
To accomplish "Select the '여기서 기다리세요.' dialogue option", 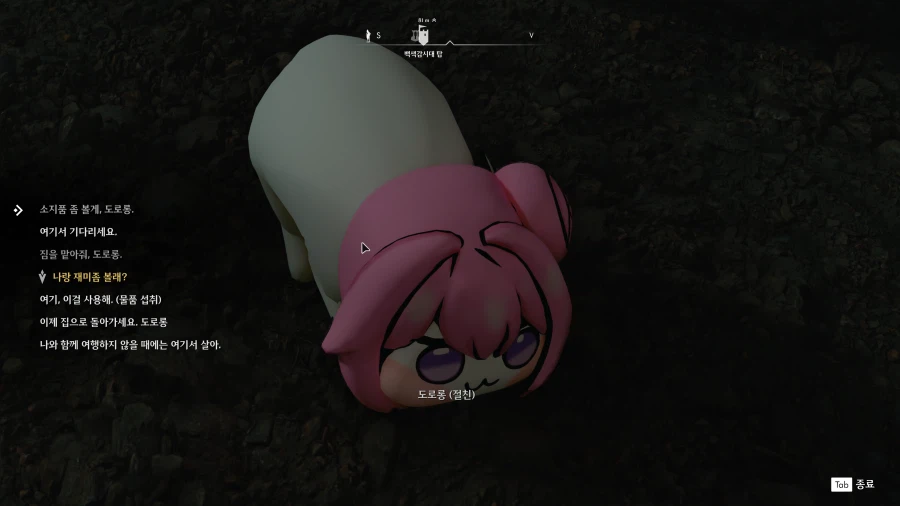I will tap(78, 232).
